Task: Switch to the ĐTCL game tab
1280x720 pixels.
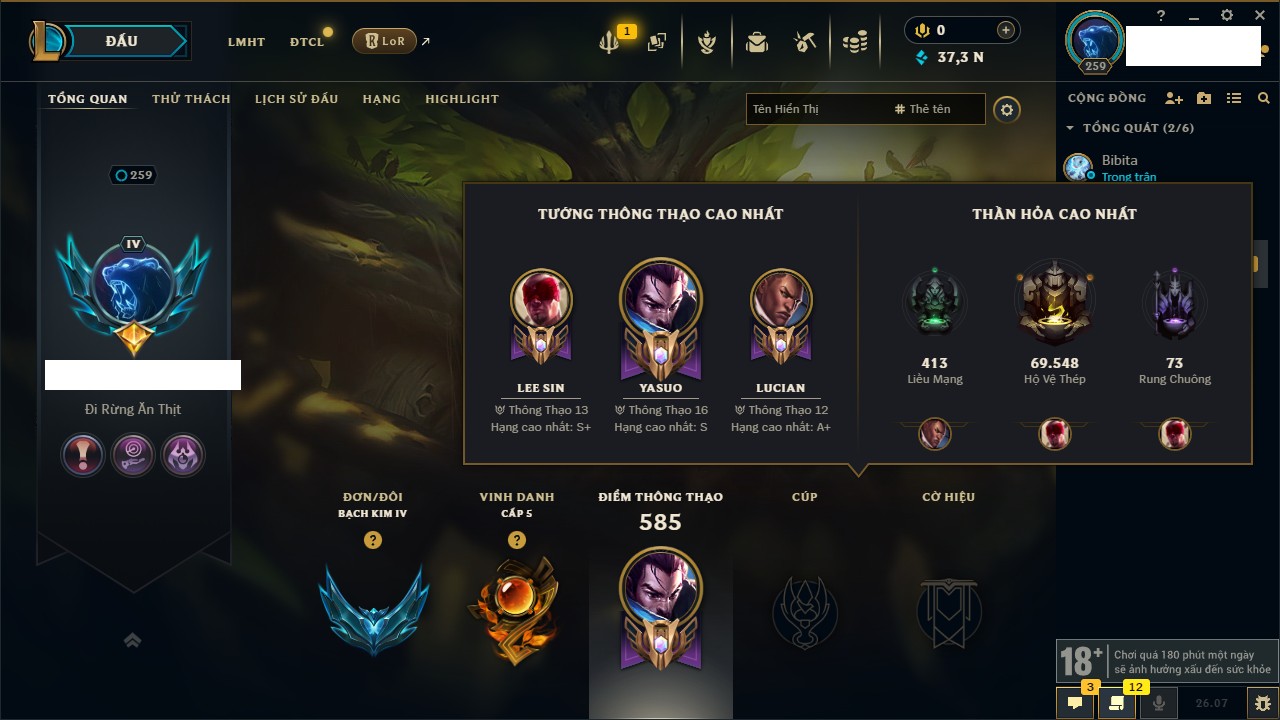Action: pyautogui.click(x=307, y=42)
